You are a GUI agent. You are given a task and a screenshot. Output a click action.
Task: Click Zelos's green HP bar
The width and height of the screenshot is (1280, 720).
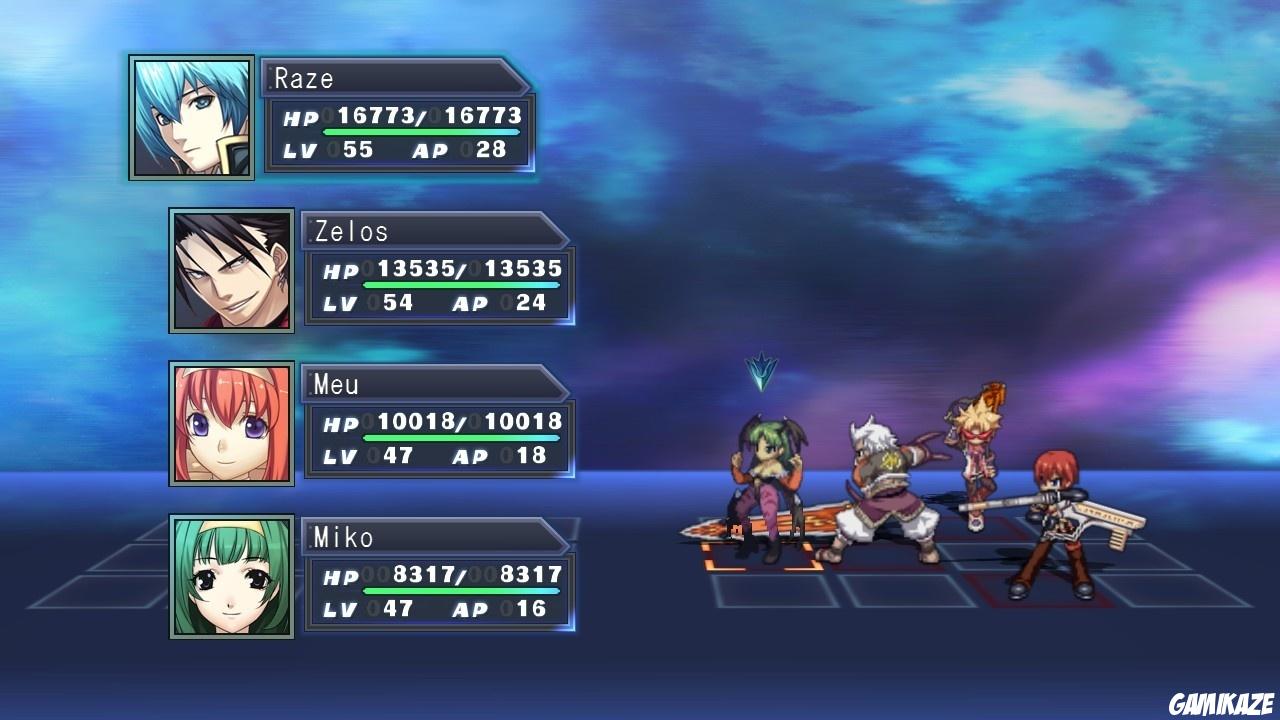click(460, 284)
